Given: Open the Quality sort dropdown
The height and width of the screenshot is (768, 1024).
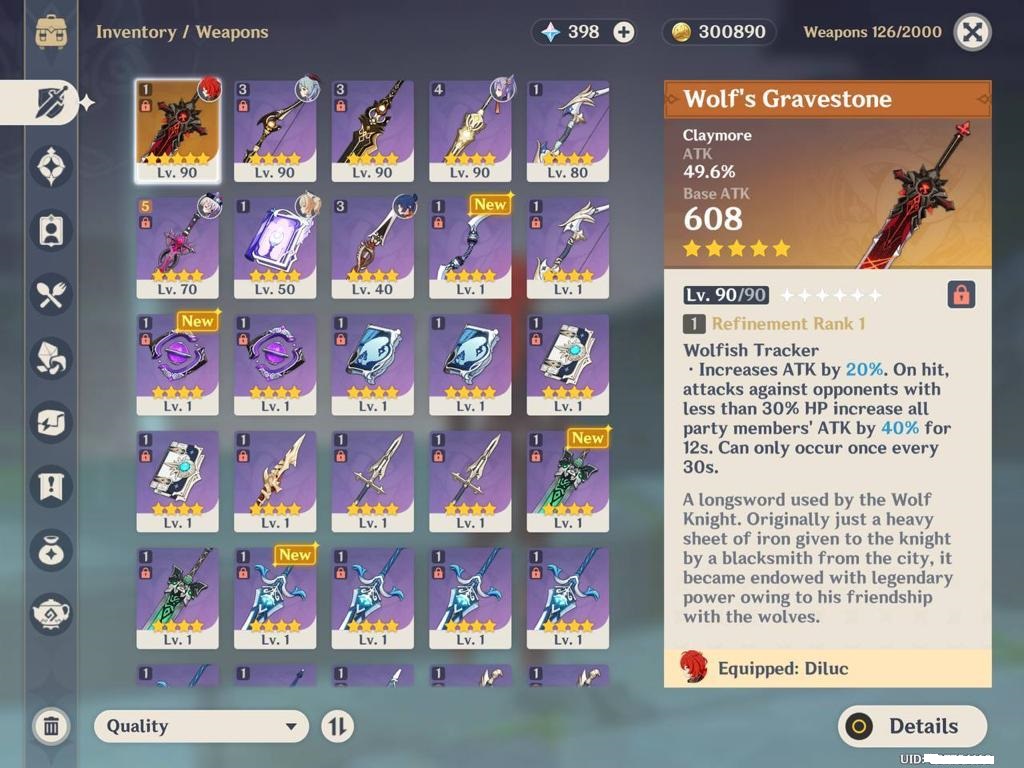Looking at the screenshot, I should (201, 727).
